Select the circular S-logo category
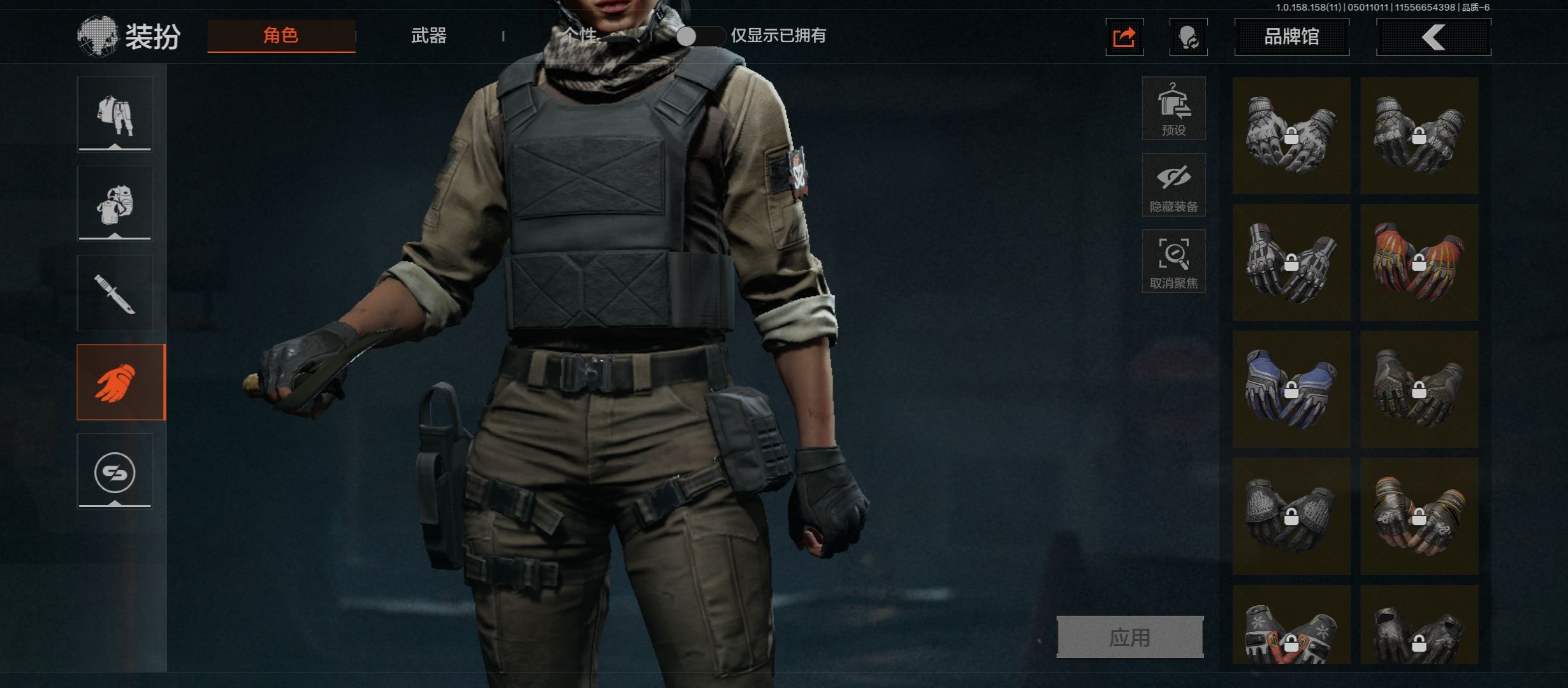 (x=115, y=471)
